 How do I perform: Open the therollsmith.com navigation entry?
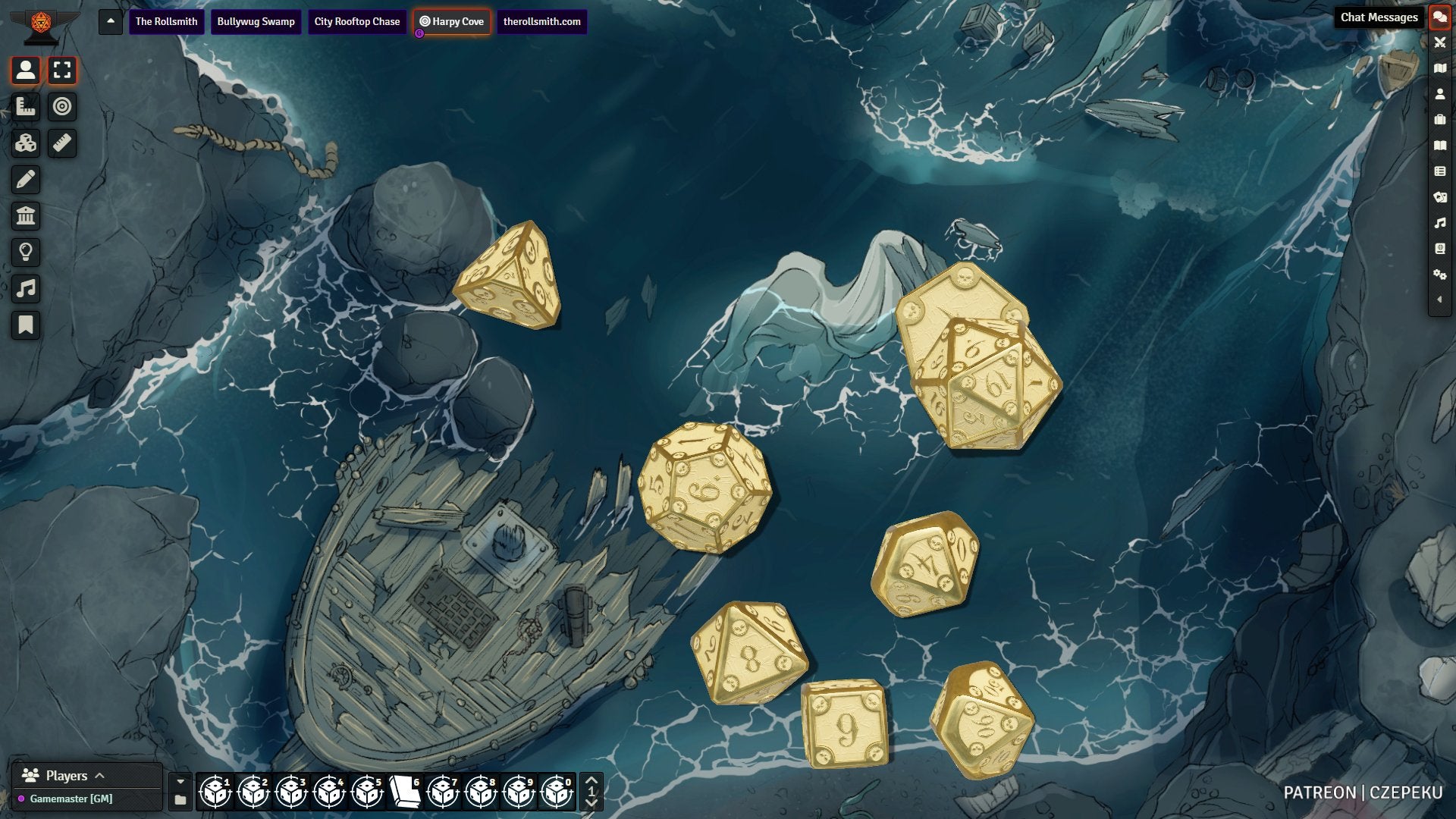coord(541,21)
